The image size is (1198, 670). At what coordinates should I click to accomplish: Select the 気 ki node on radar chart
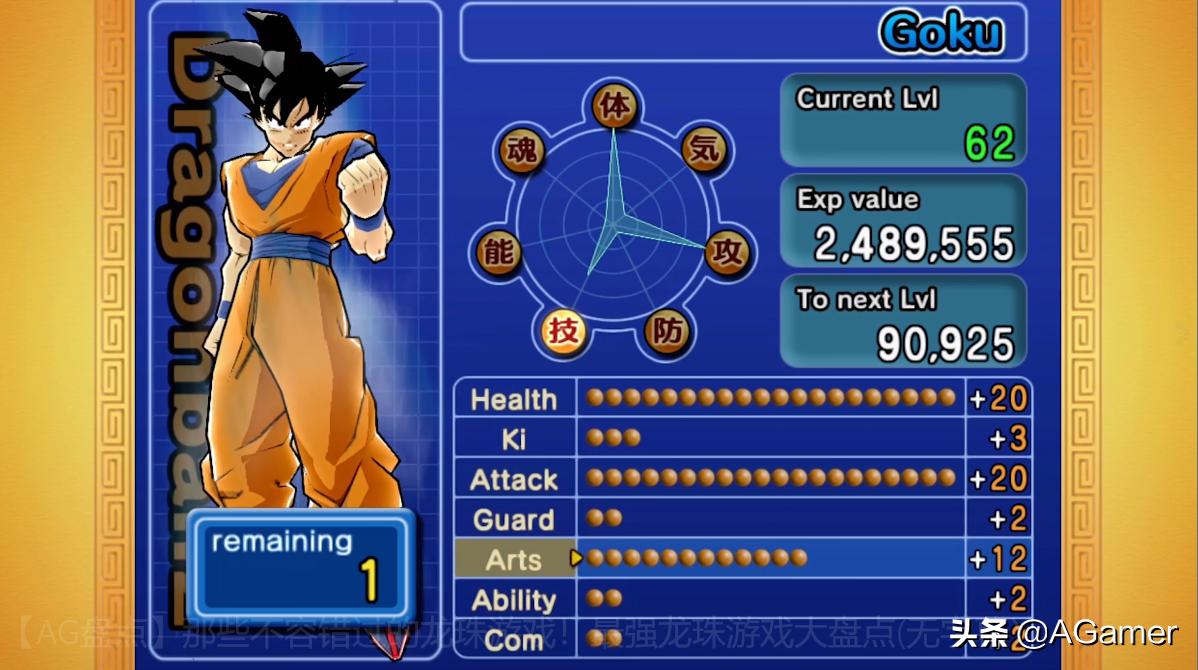click(705, 150)
